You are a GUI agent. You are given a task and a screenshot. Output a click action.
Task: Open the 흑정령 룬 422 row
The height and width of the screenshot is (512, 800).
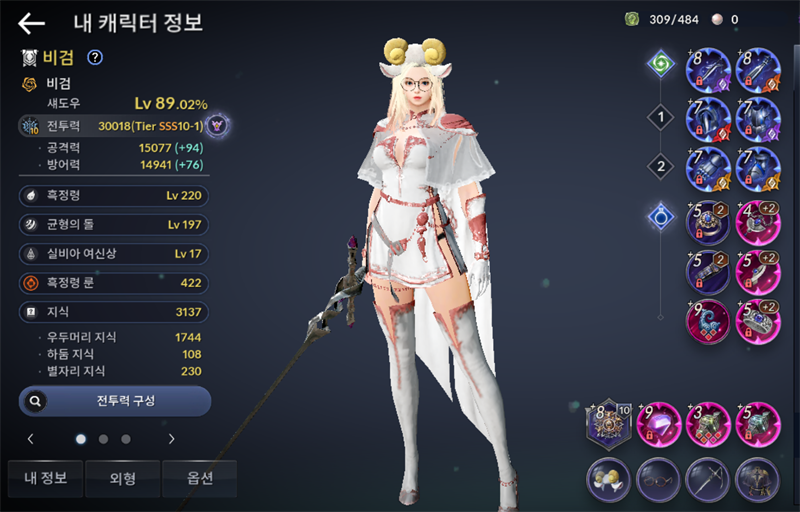point(115,283)
